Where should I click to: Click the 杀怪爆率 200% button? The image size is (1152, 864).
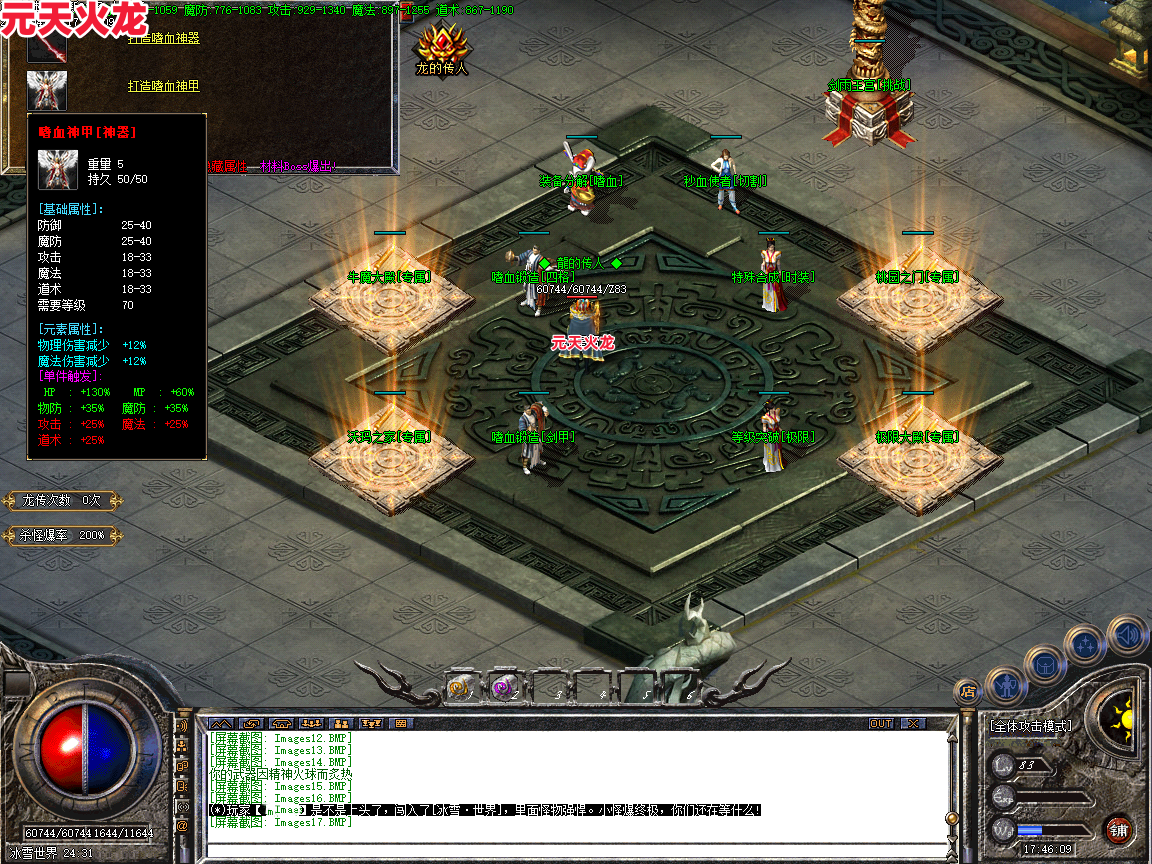click(63, 535)
